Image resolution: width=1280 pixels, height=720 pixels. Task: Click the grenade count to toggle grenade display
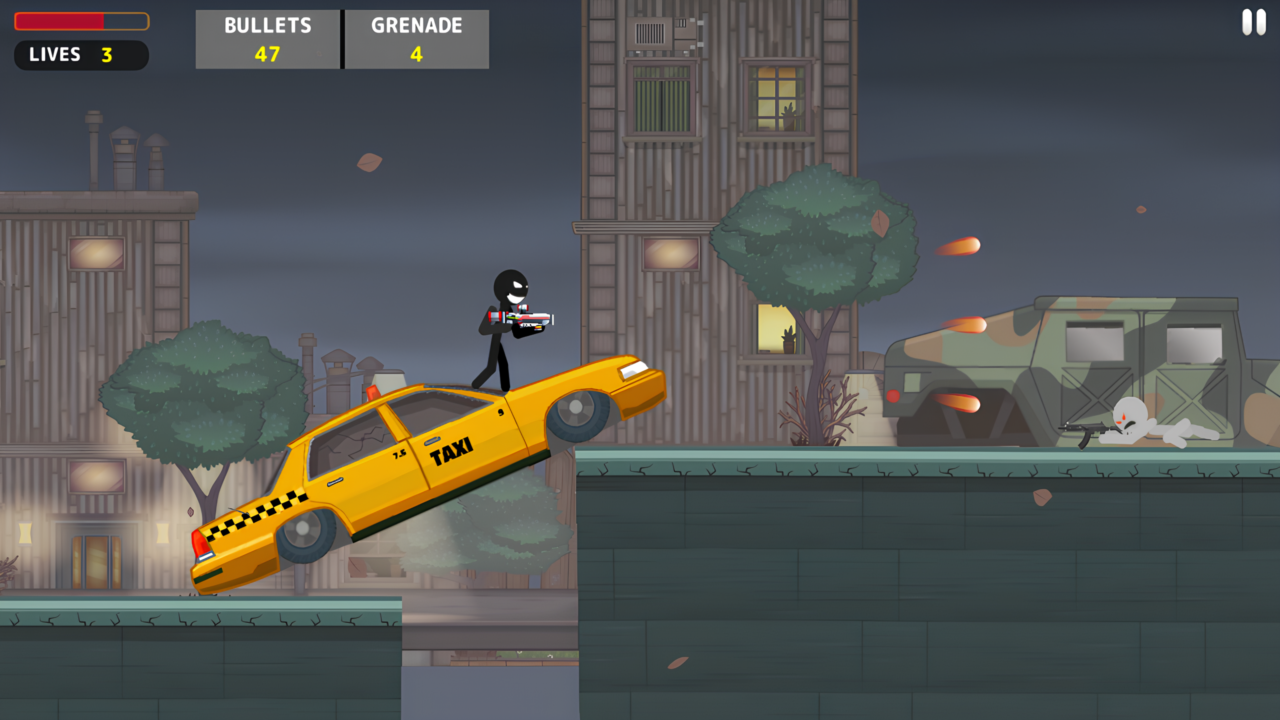click(x=417, y=52)
